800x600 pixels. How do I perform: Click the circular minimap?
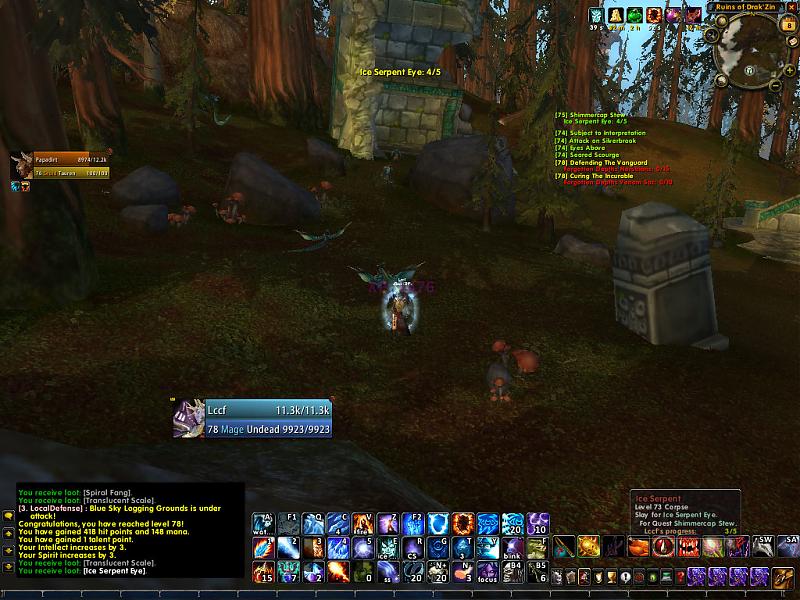[x=748, y=50]
